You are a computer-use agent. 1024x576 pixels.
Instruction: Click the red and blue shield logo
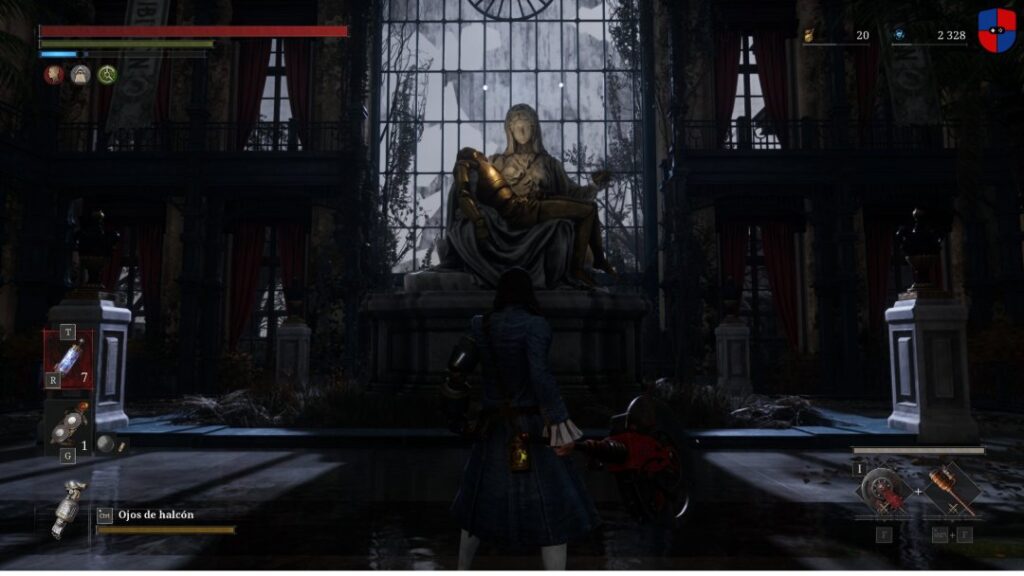pyautogui.click(x=996, y=30)
